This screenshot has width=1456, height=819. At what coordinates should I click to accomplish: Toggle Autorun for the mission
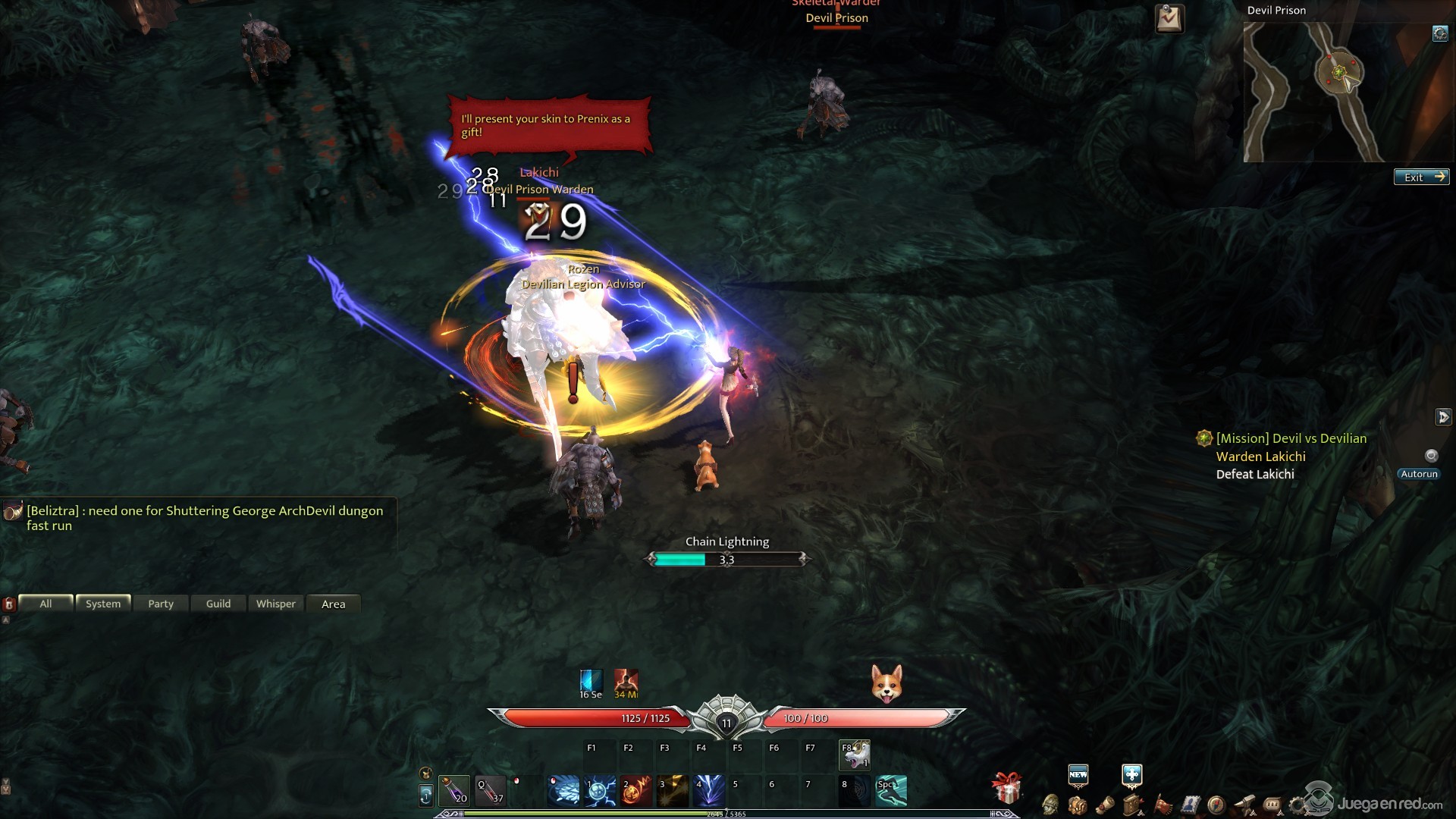[x=1418, y=474]
